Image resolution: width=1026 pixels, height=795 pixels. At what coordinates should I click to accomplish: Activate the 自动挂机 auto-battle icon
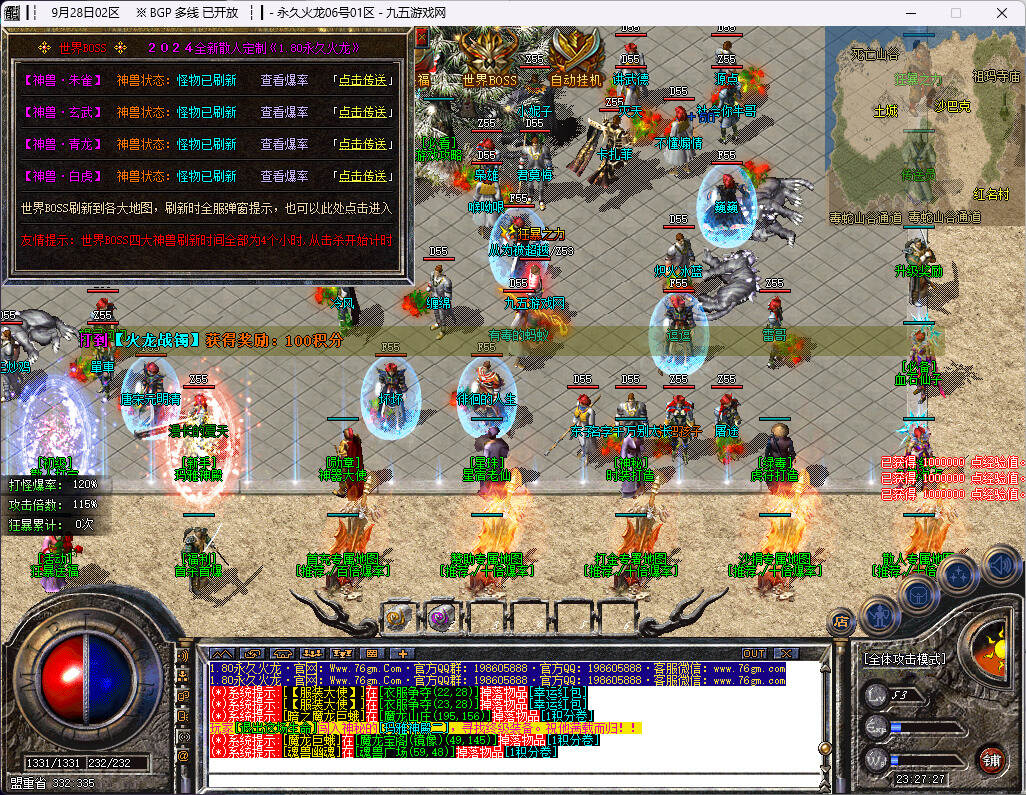click(576, 58)
